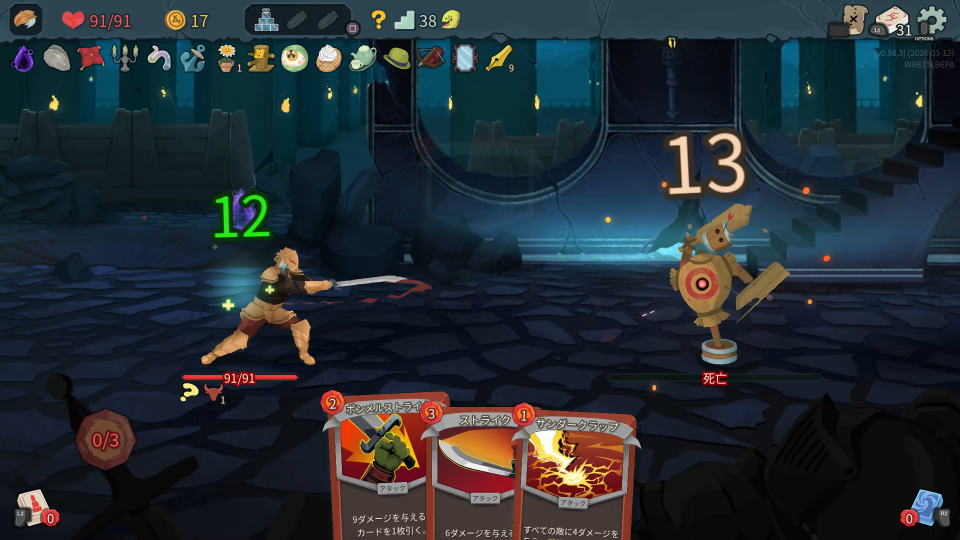Inspect the green bowler hat relic
Image resolution: width=960 pixels, height=540 pixels.
point(397,58)
